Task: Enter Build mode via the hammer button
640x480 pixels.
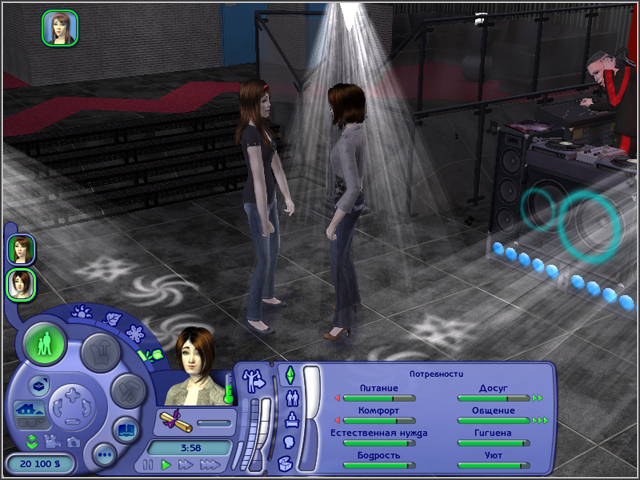Action: click(x=128, y=390)
